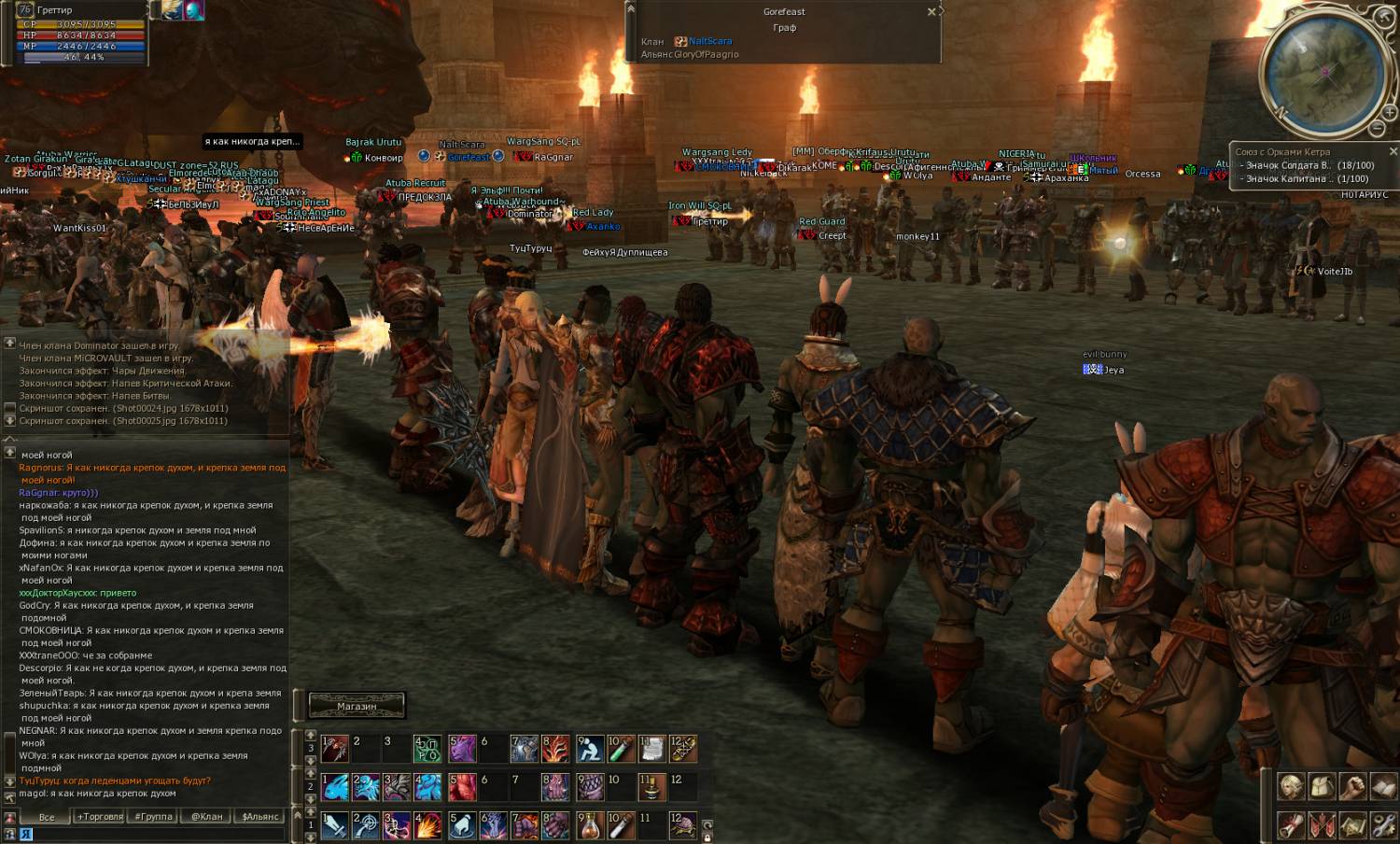Switch to the @Клан chat tab
1400x844 pixels.
pyautogui.click(x=206, y=817)
